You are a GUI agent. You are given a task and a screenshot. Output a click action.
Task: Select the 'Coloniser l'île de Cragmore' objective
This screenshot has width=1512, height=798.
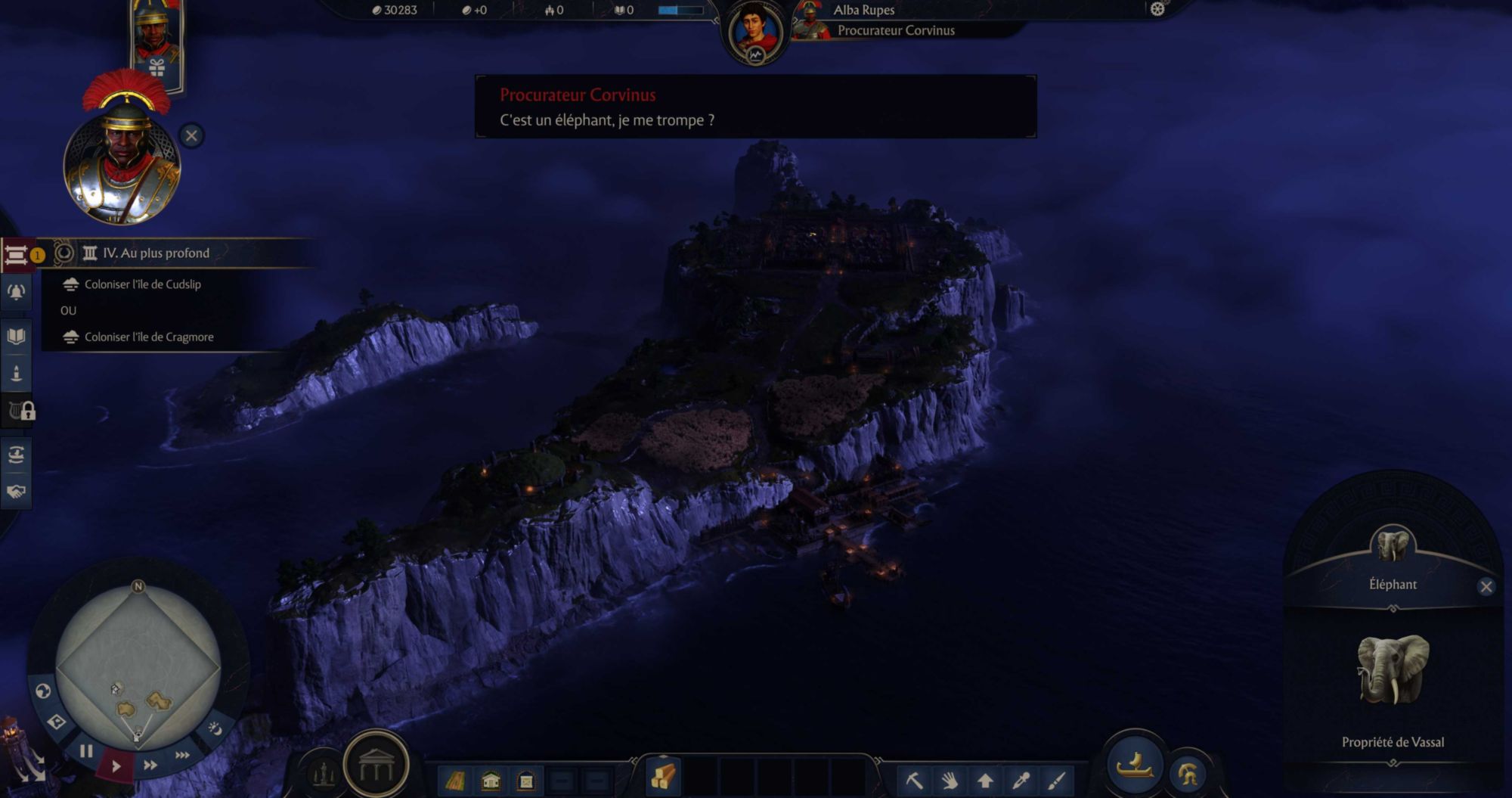[148, 337]
